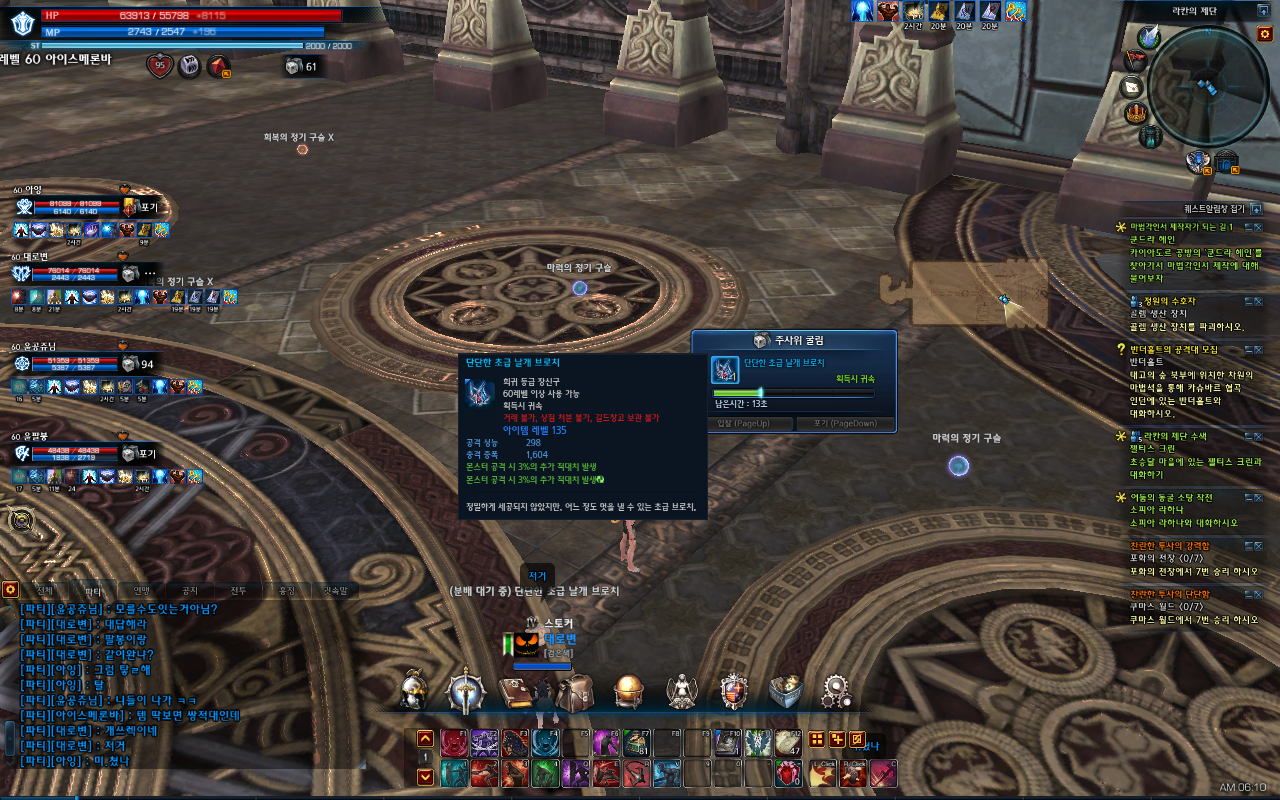
Task: Open the golden globe map icon
Action: pos(629,691)
